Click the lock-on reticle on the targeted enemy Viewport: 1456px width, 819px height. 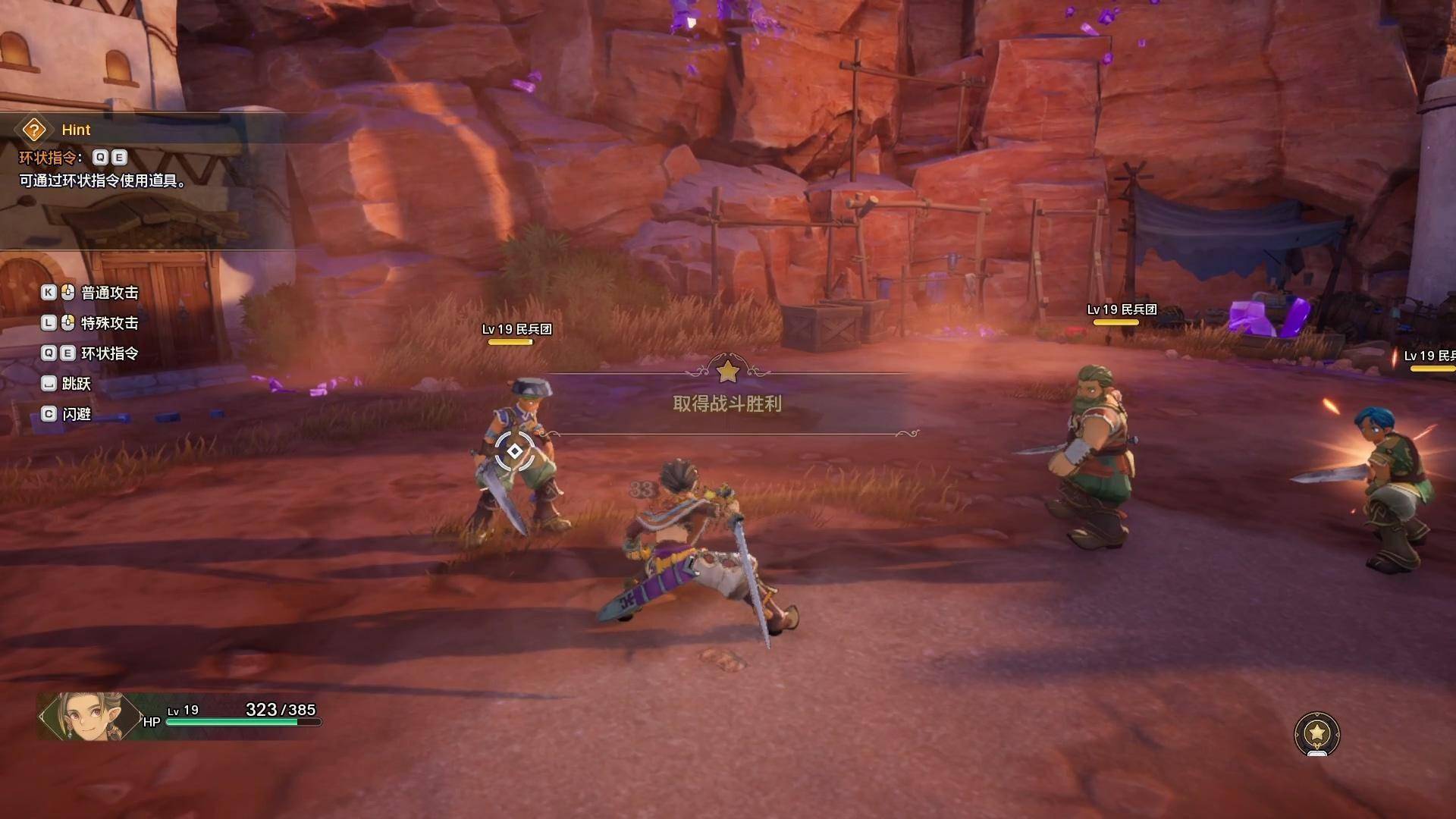coord(514,452)
